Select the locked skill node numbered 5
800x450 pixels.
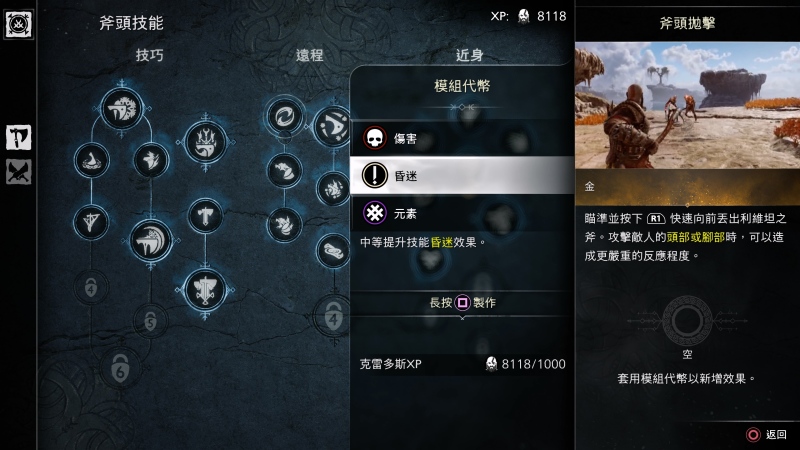[x=150, y=321]
